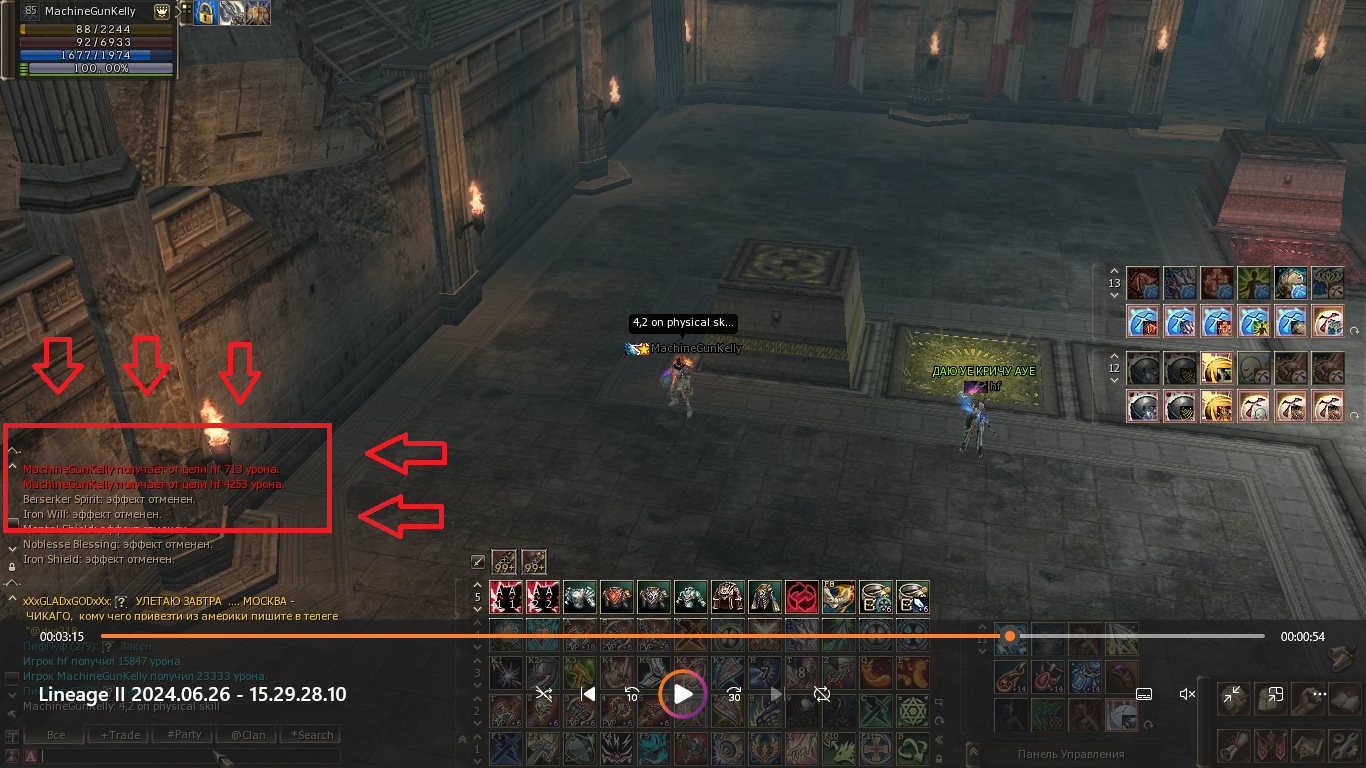Open the @Clan chat tab
This screenshot has height=768, width=1366.
[246, 735]
